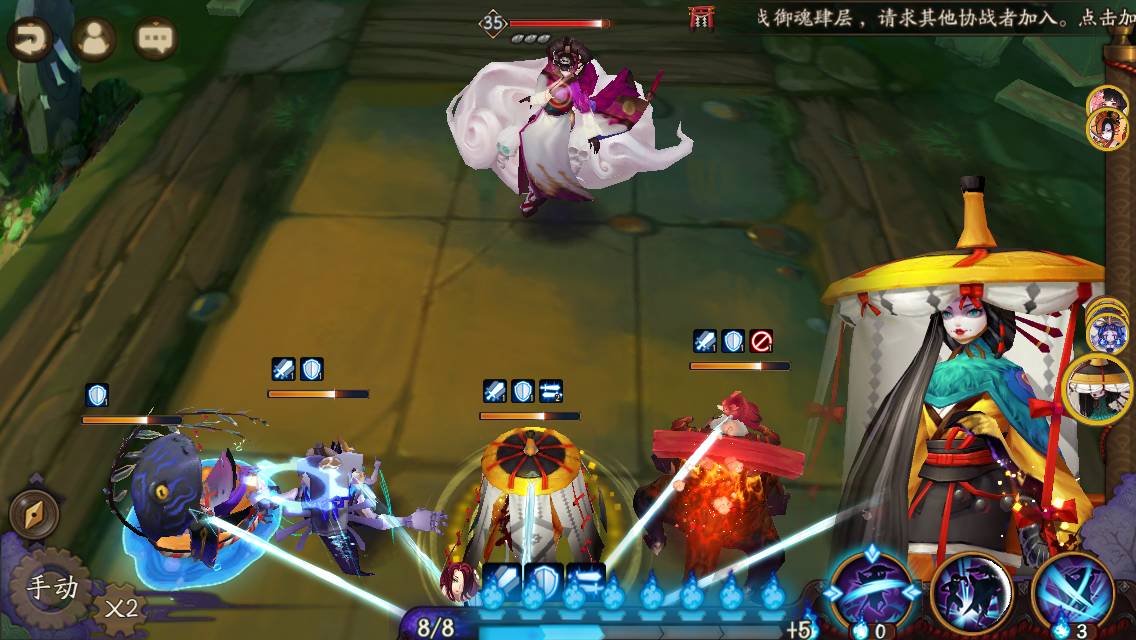Click the compass icon button
Viewport: 1136px width, 640px height.
pos(33,515)
